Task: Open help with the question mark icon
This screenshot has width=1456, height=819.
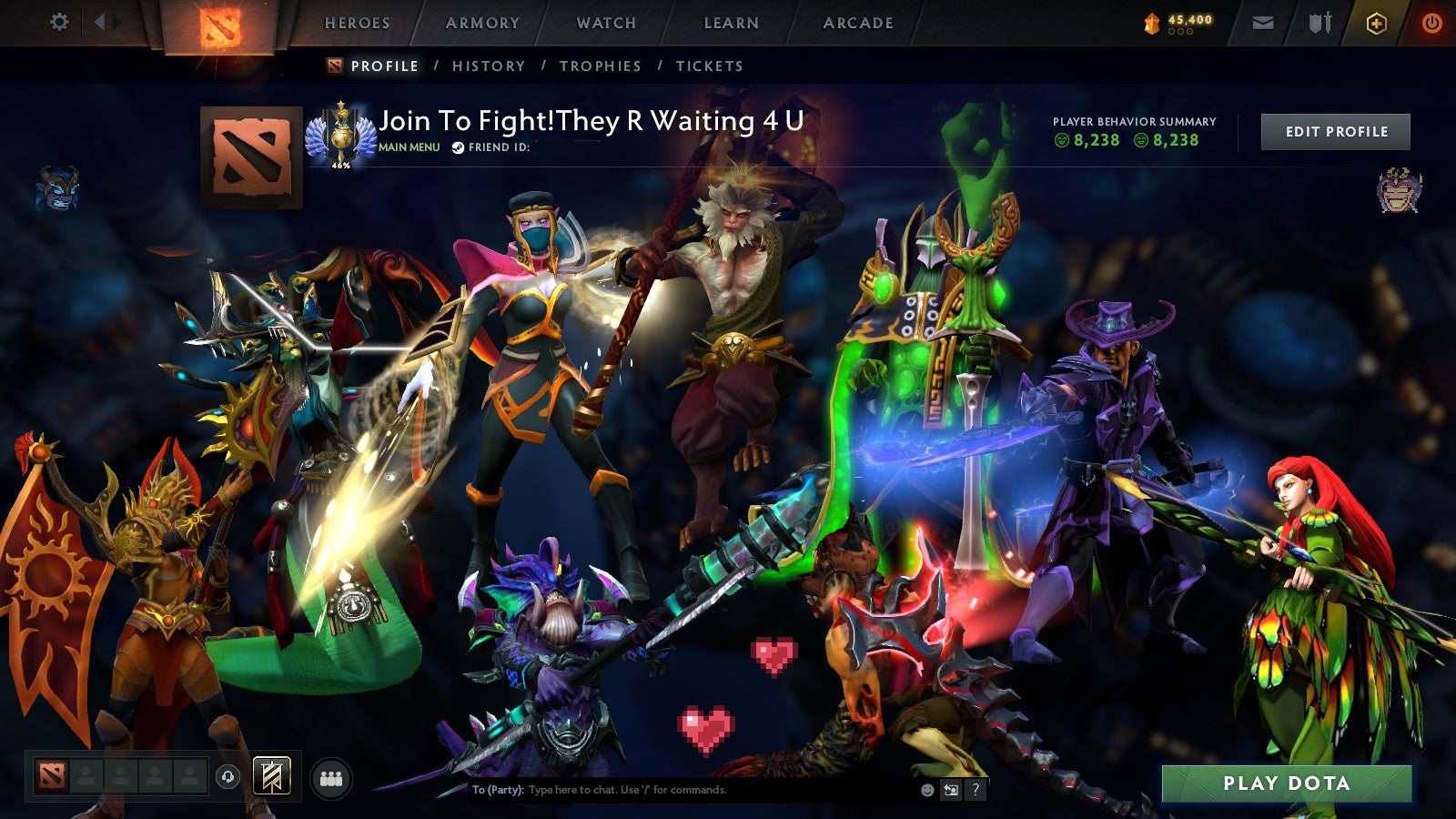Action: [x=976, y=790]
